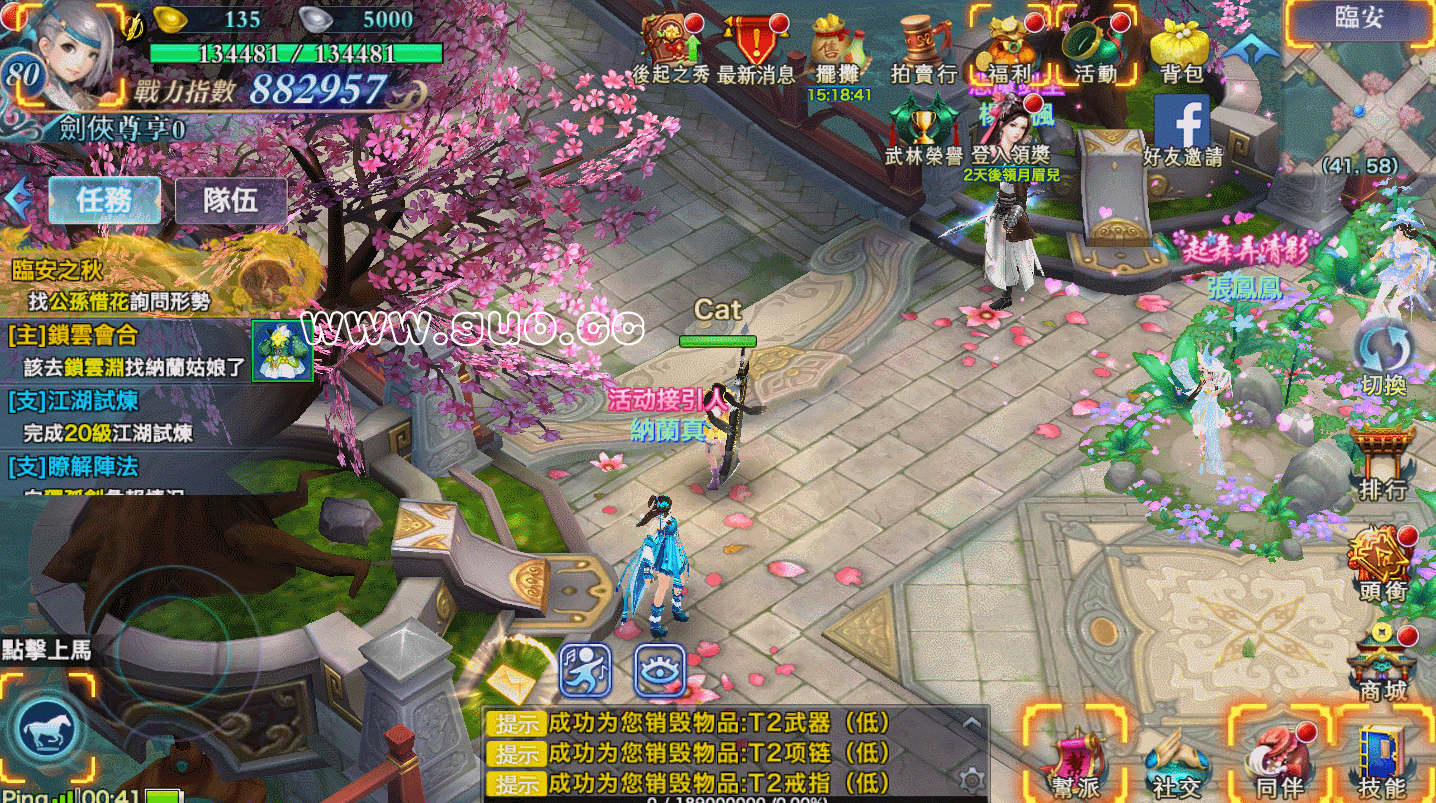Open 武林榮譽 trophy icon
The height and width of the screenshot is (803, 1436).
(x=923, y=128)
